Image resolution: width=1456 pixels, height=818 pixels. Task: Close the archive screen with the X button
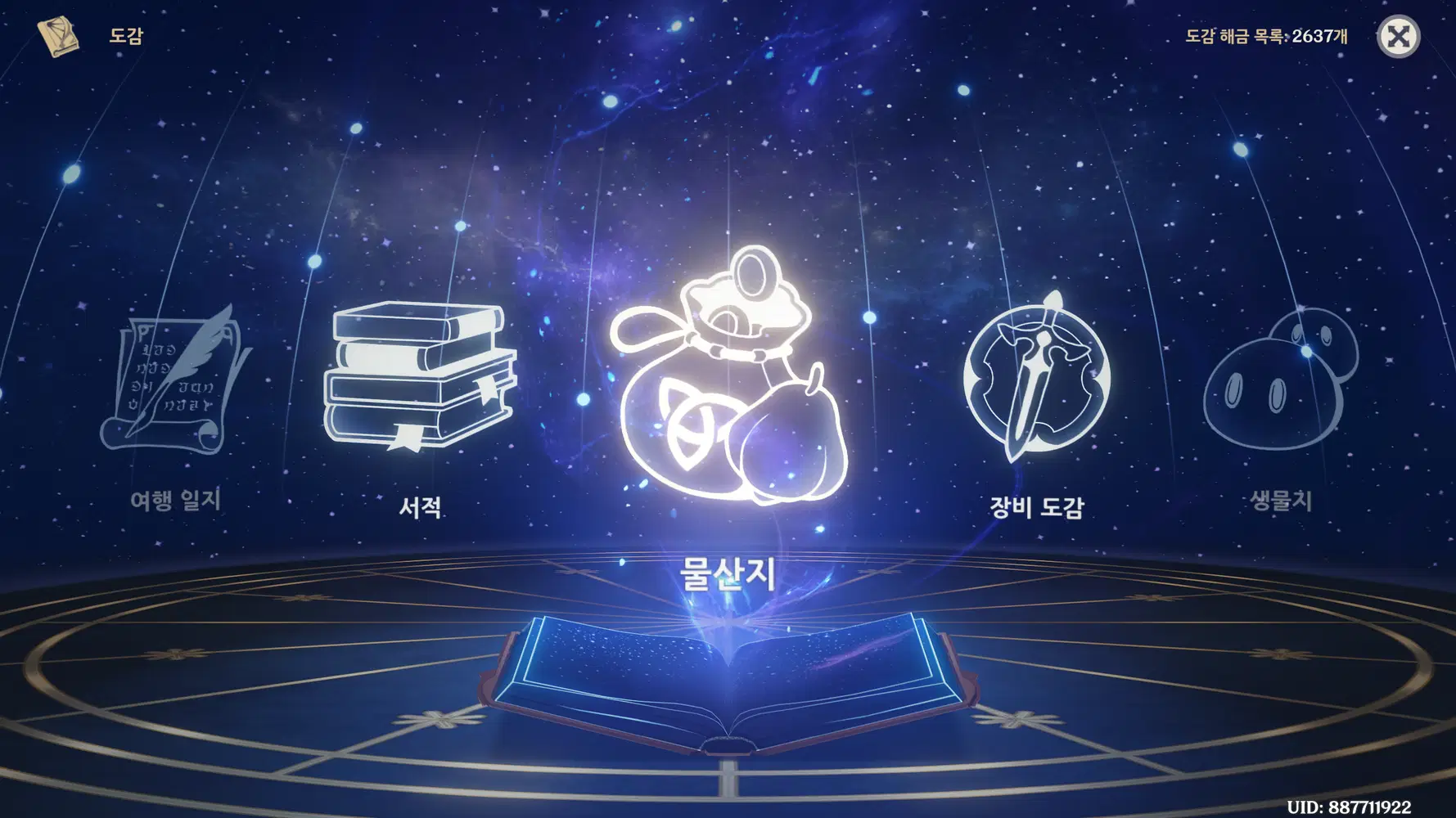tap(1401, 36)
